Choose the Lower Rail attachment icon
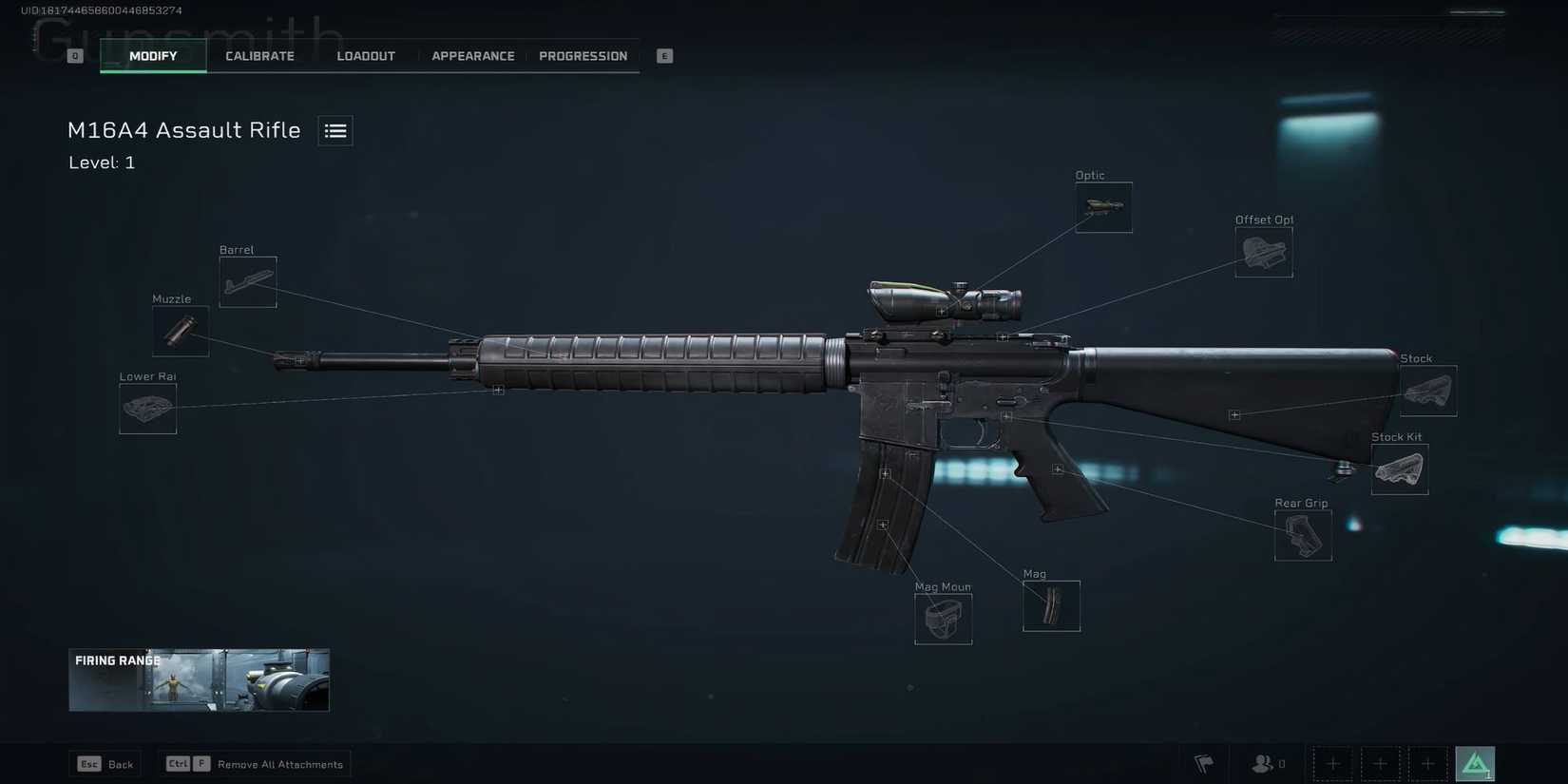The width and height of the screenshot is (1568, 784). (147, 408)
